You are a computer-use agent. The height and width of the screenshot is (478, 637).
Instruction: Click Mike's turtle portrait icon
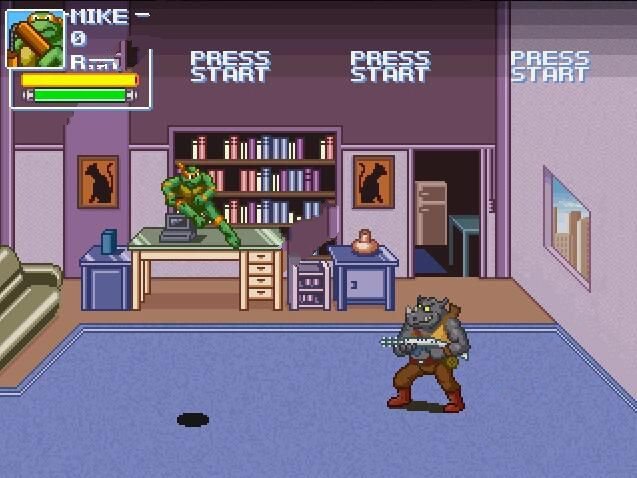[x=36, y=38]
